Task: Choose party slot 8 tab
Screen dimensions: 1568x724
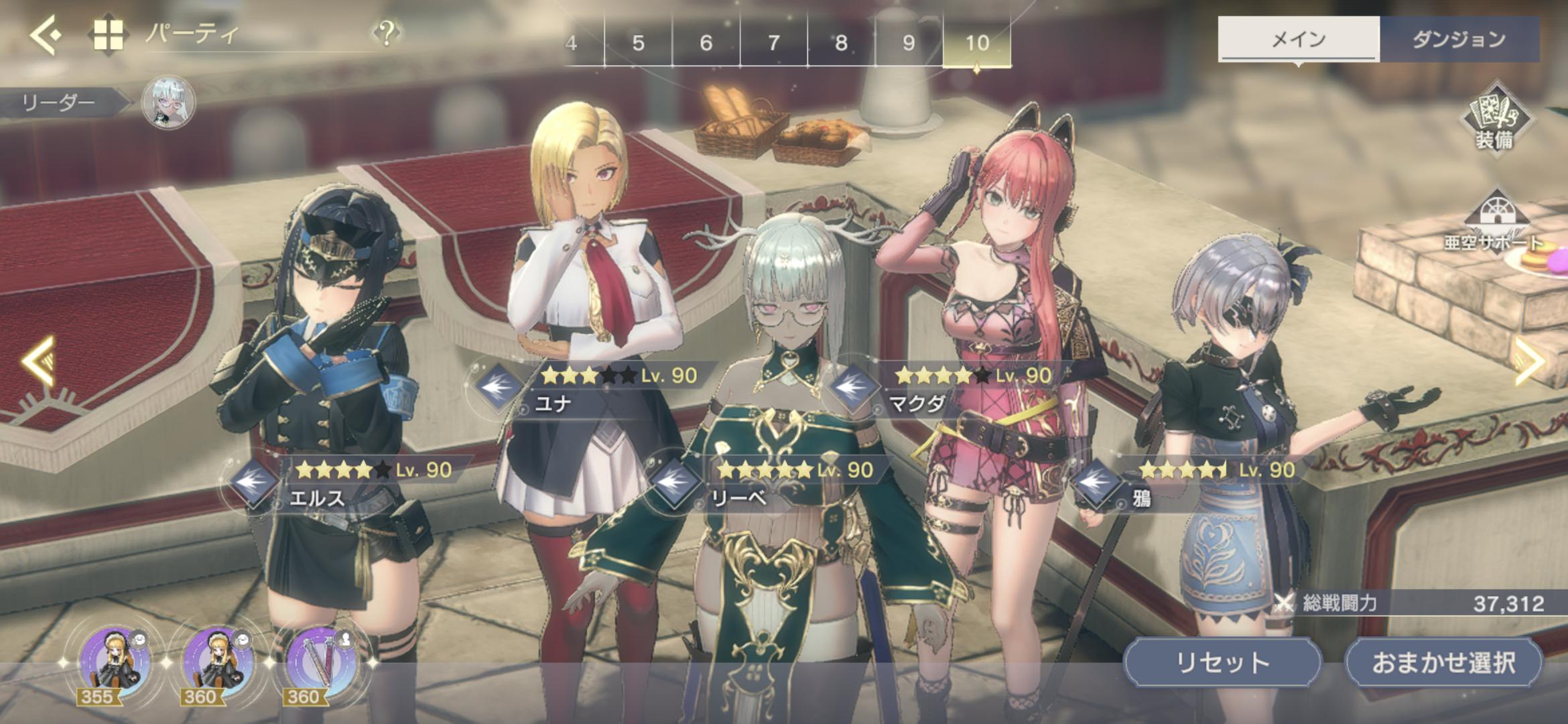Action: pos(842,43)
